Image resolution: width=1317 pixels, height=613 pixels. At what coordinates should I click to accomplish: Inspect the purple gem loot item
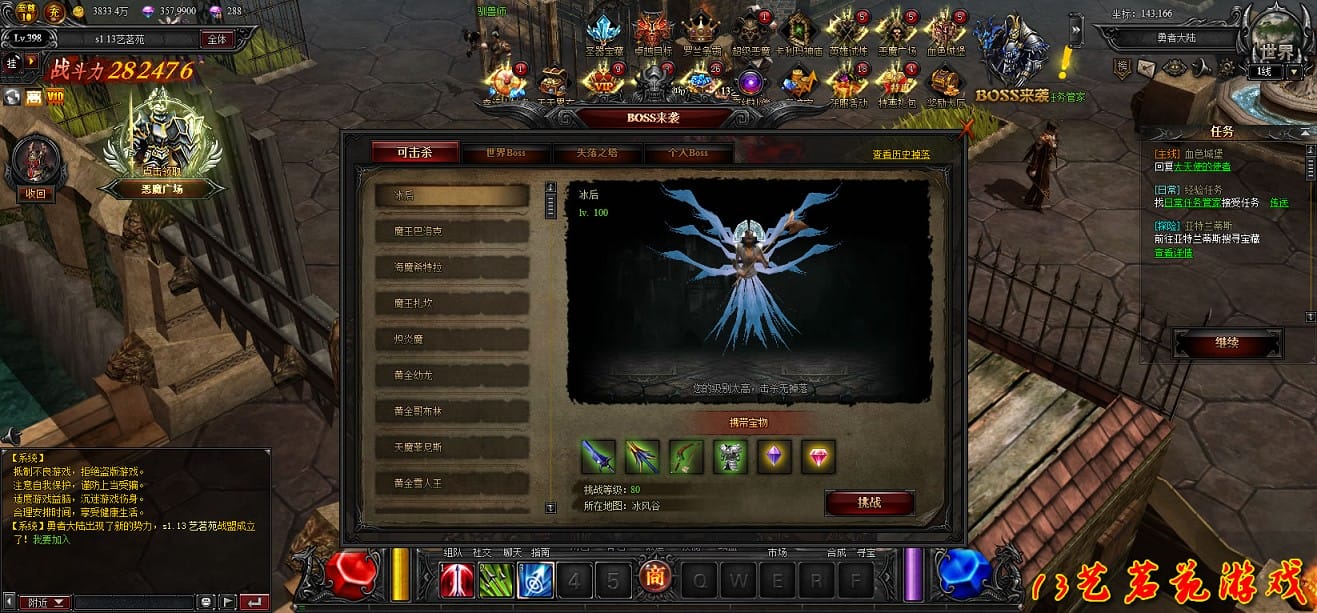pyautogui.click(x=775, y=456)
